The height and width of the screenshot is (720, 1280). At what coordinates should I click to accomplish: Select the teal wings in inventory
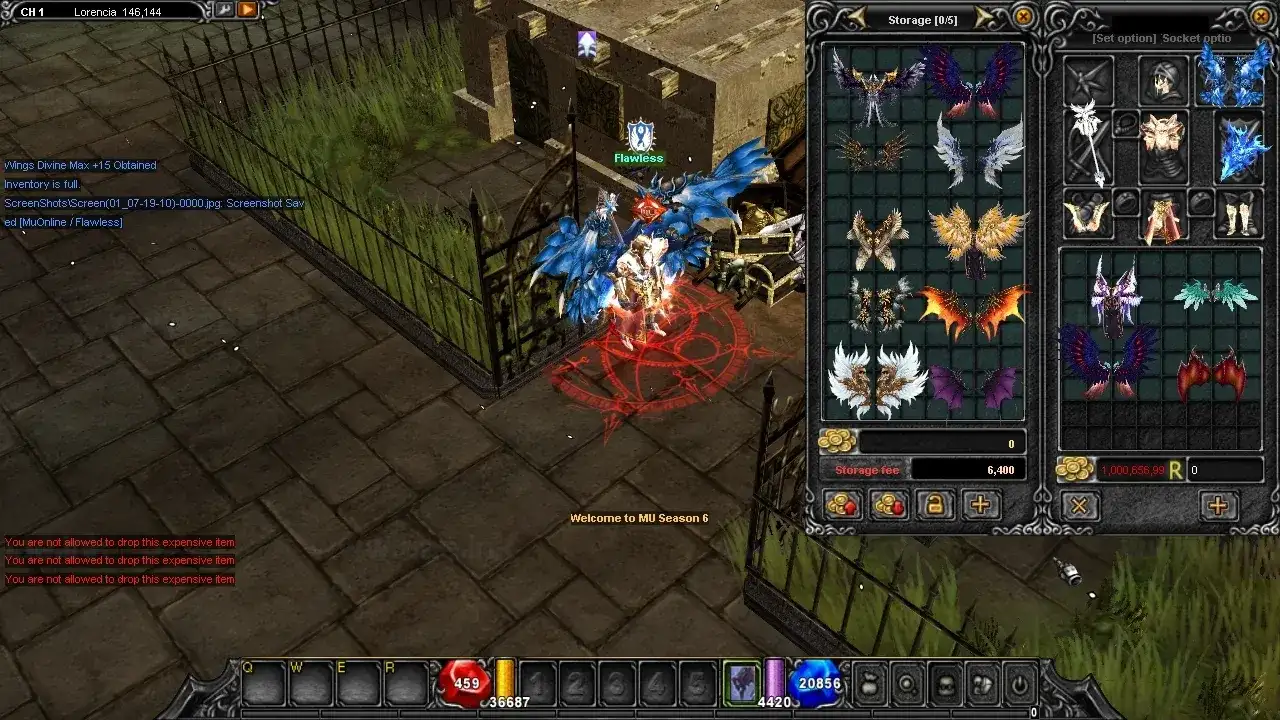pos(1214,294)
